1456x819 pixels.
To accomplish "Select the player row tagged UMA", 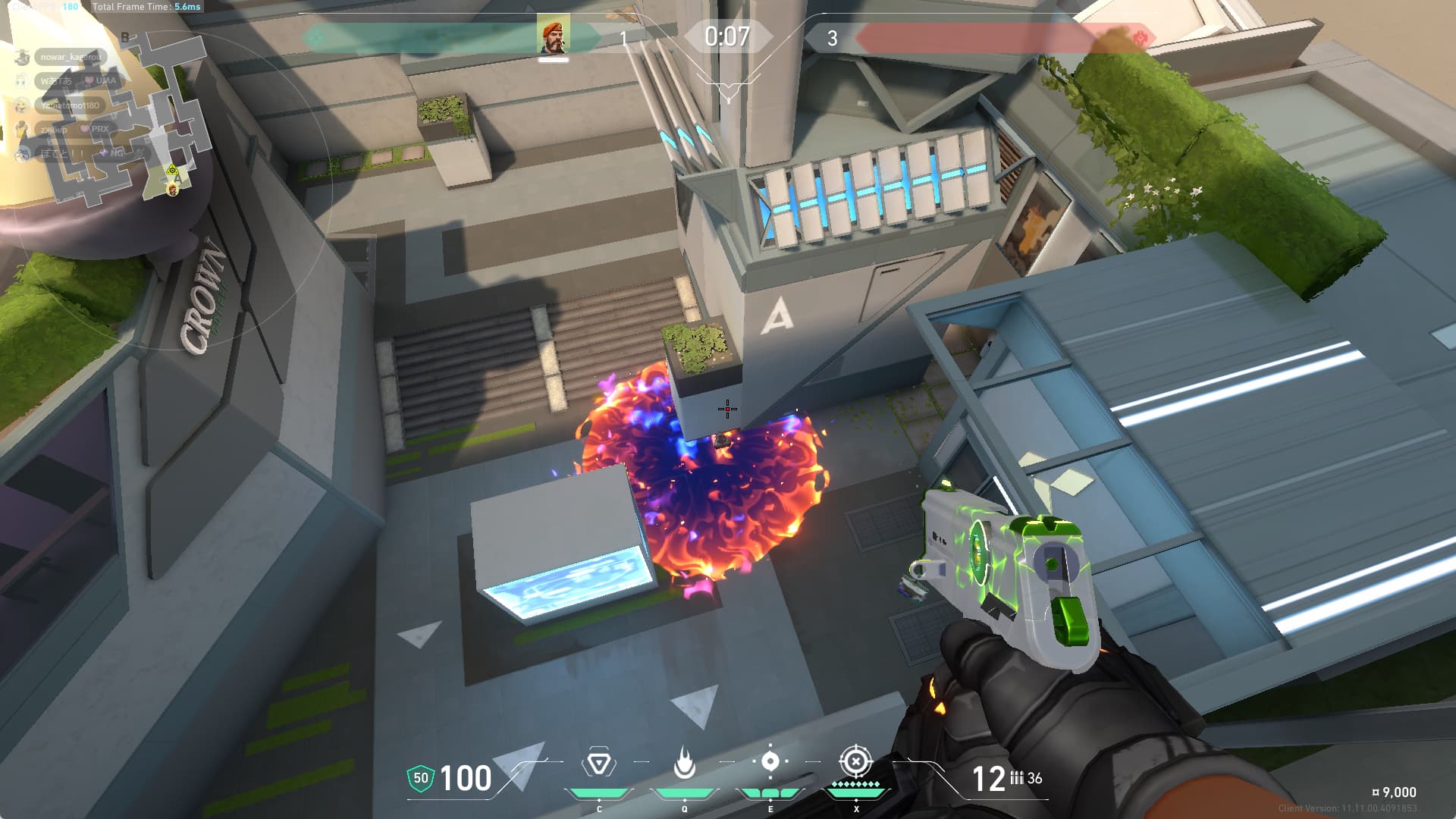I will 76,80.
